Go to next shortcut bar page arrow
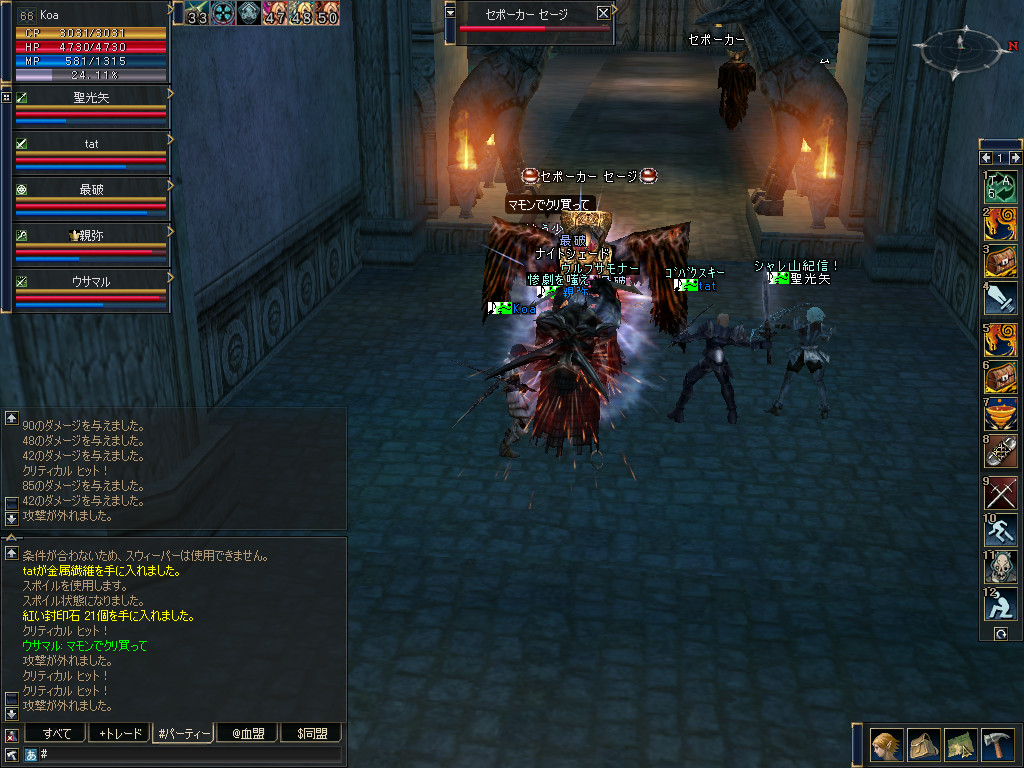The height and width of the screenshot is (768, 1024). 1016,158
